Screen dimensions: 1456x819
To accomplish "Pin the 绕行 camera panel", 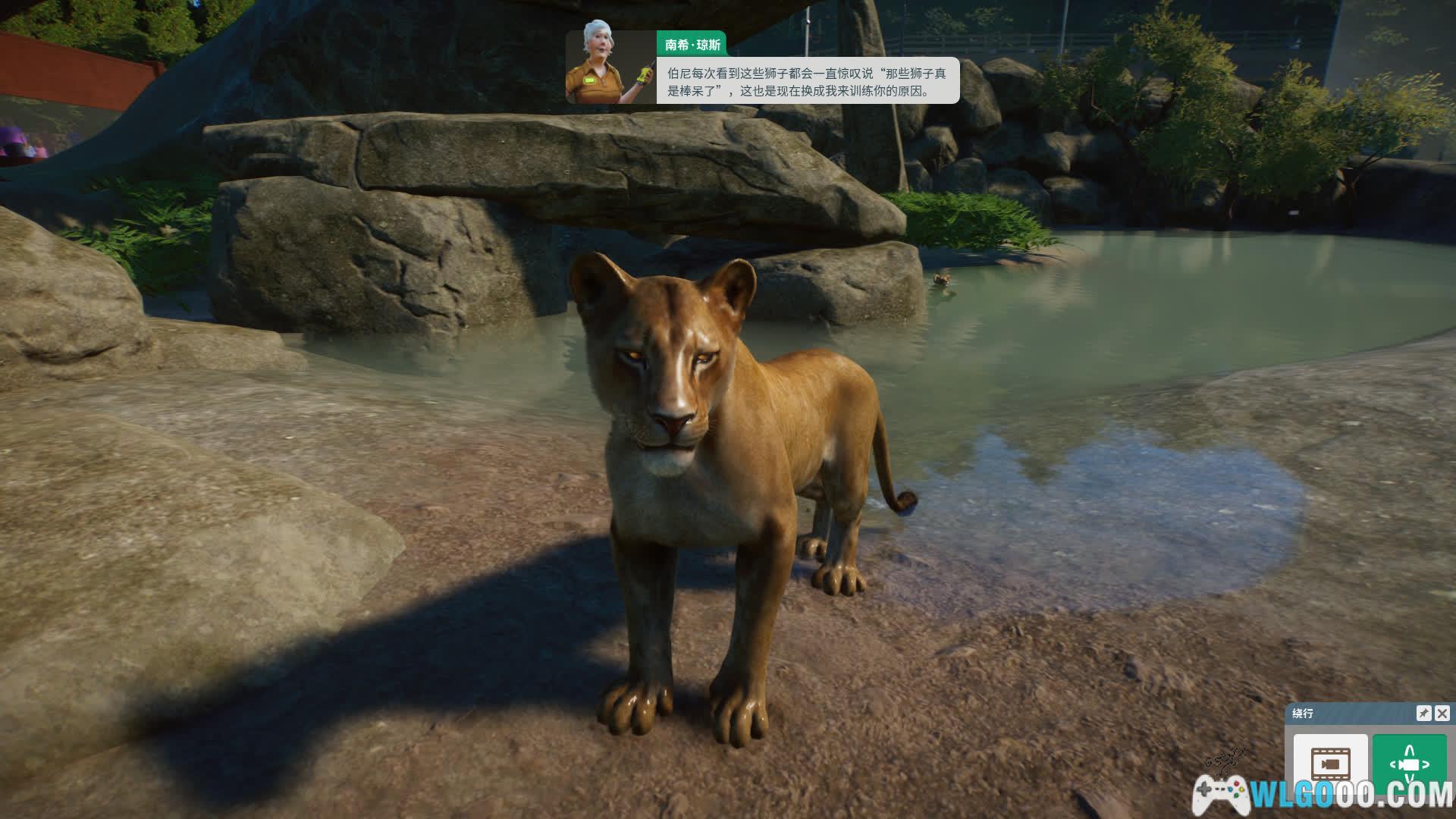I will click(x=1423, y=714).
